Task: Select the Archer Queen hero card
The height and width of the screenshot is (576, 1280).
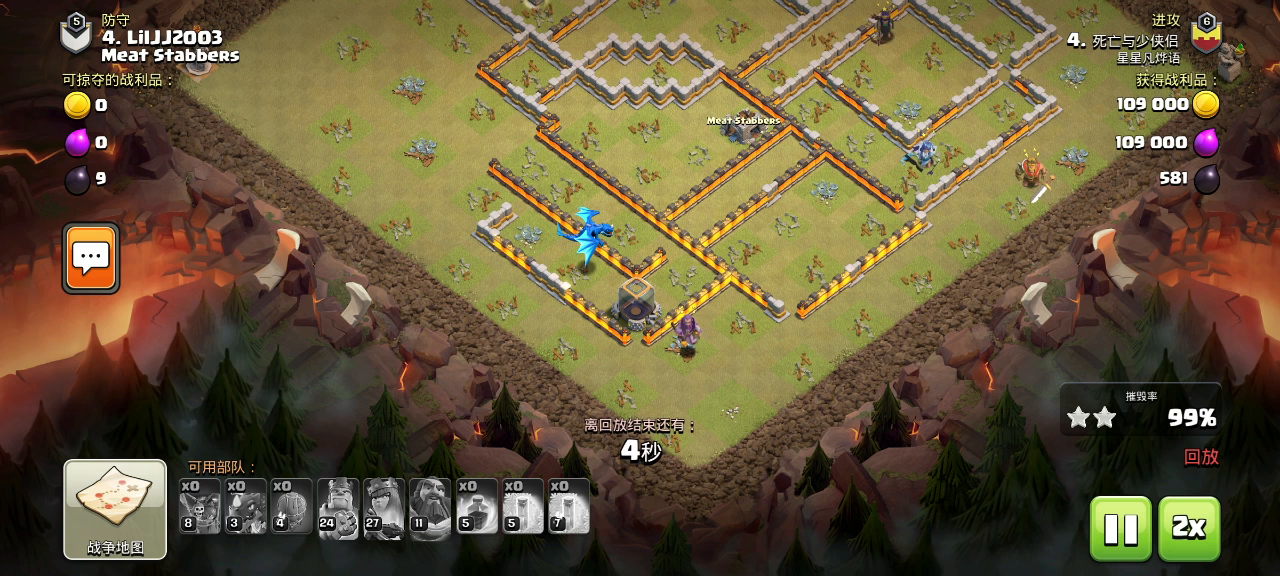Action: click(x=384, y=508)
